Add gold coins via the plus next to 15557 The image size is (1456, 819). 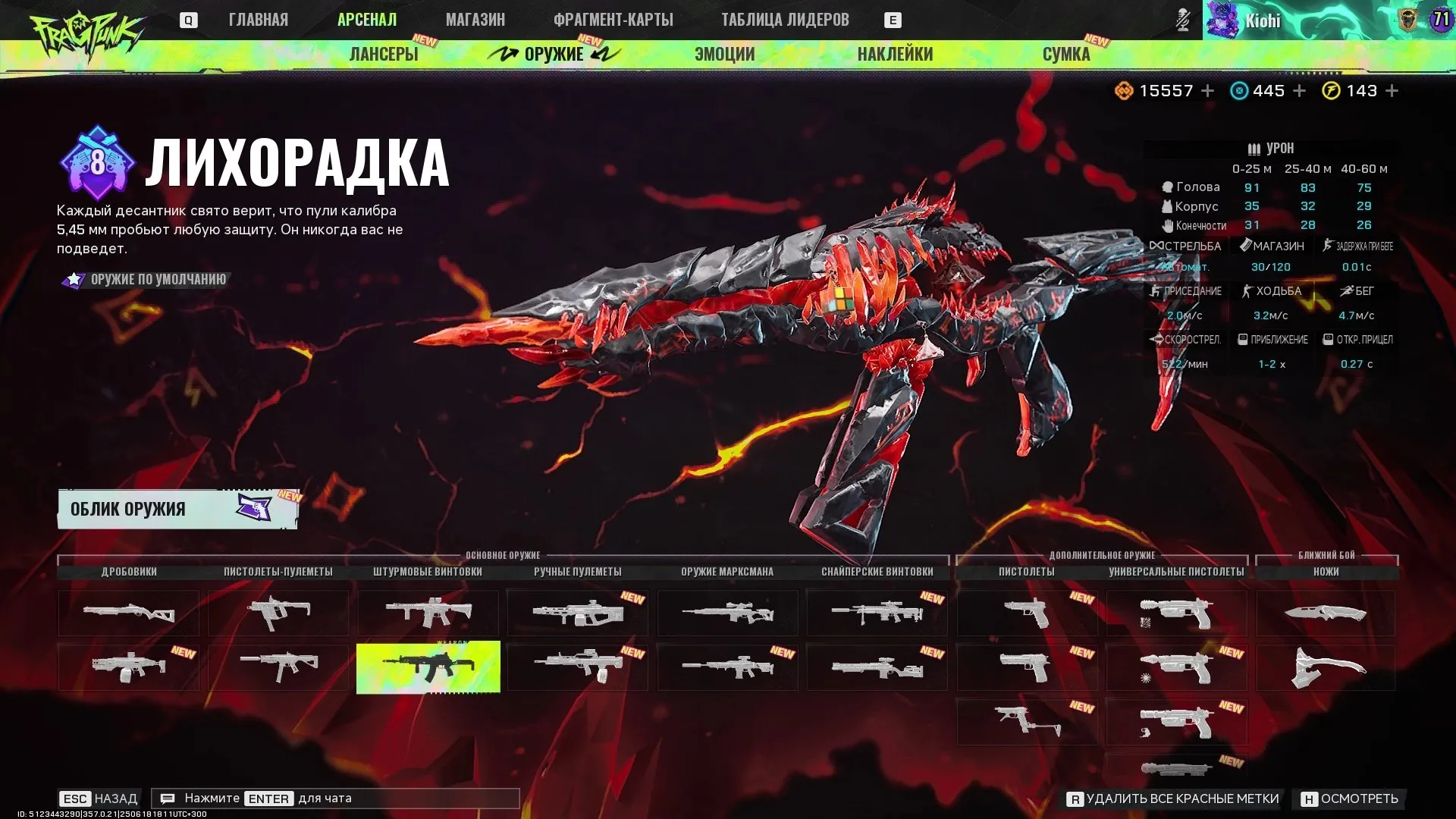[x=1207, y=90]
